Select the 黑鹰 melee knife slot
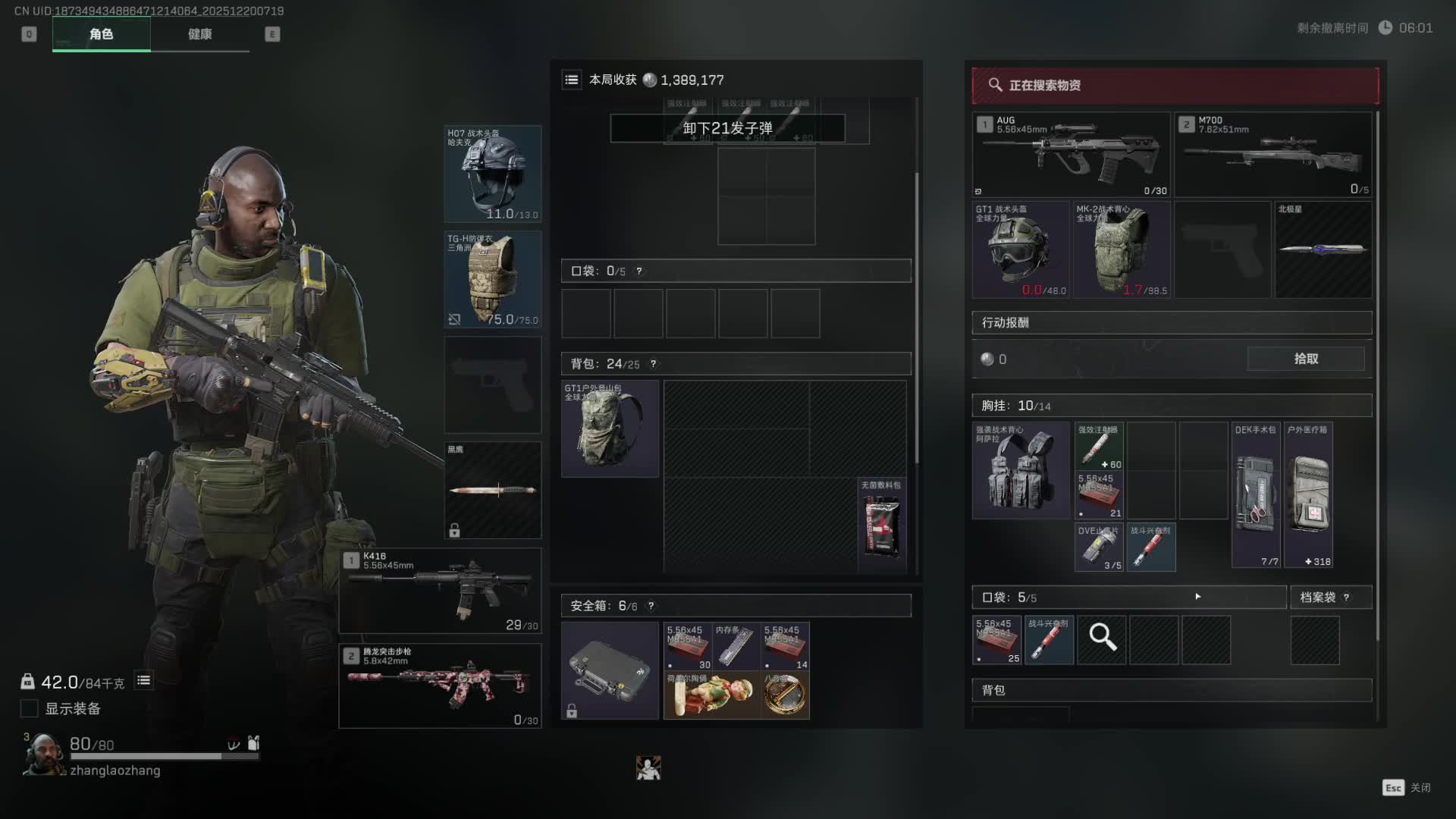Viewport: 1456px width, 819px height. click(x=492, y=490)
